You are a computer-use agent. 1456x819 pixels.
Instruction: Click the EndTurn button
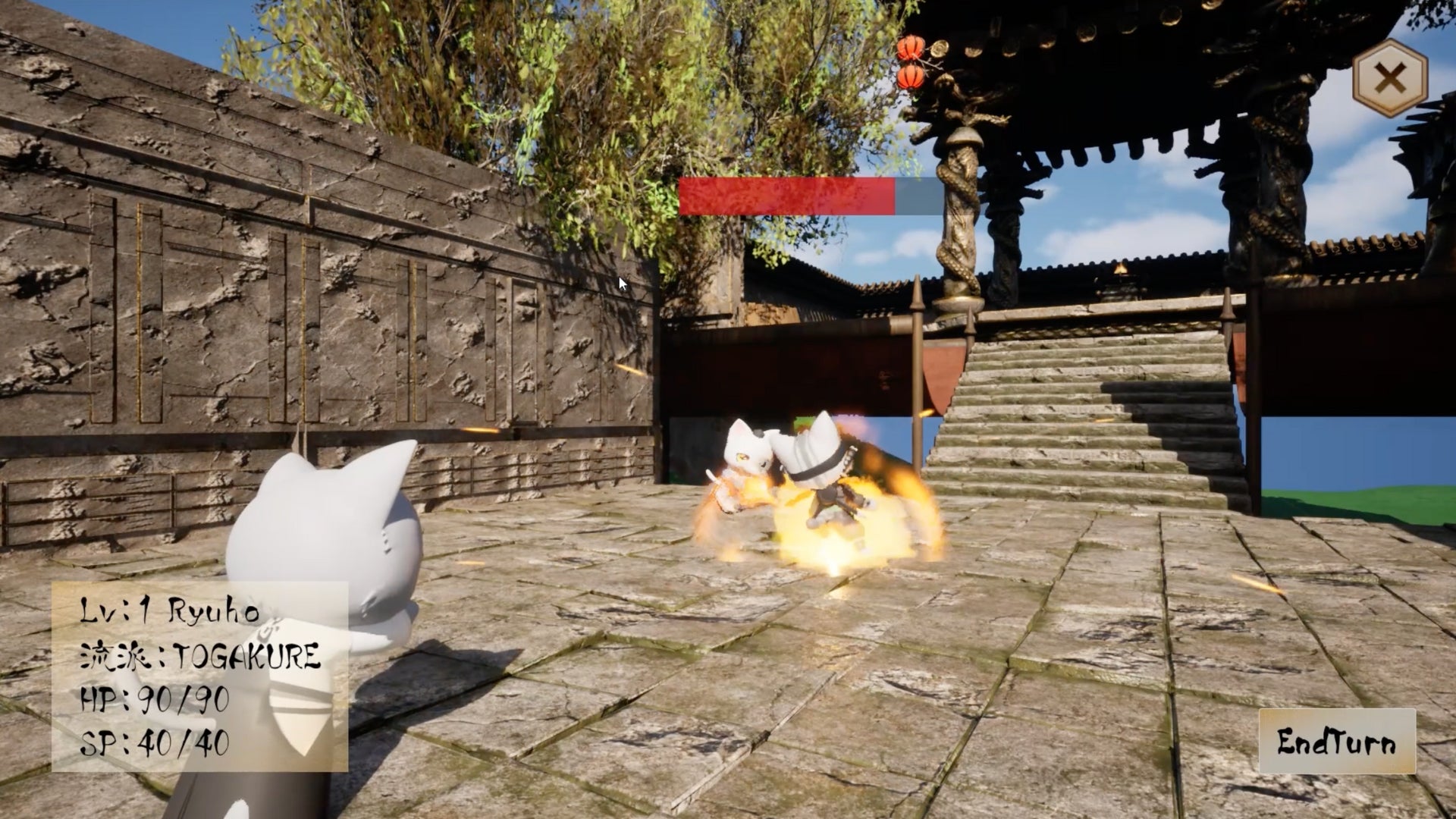[1336, 741]
